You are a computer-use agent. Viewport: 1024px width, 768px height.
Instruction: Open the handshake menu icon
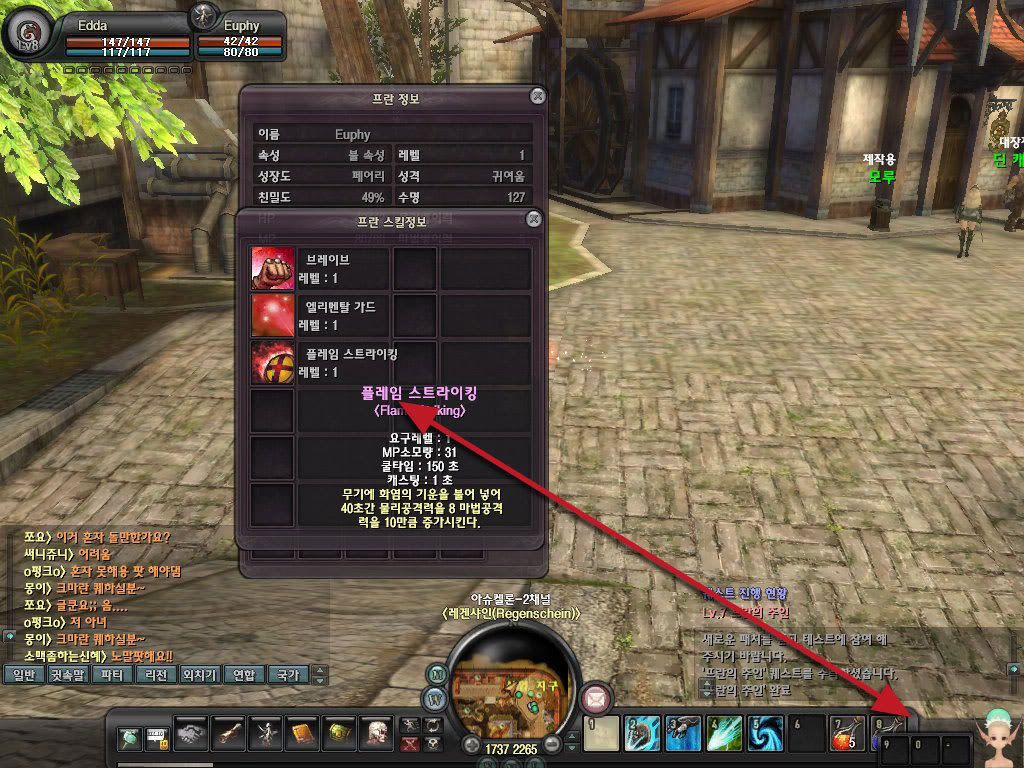coord(188,736)
